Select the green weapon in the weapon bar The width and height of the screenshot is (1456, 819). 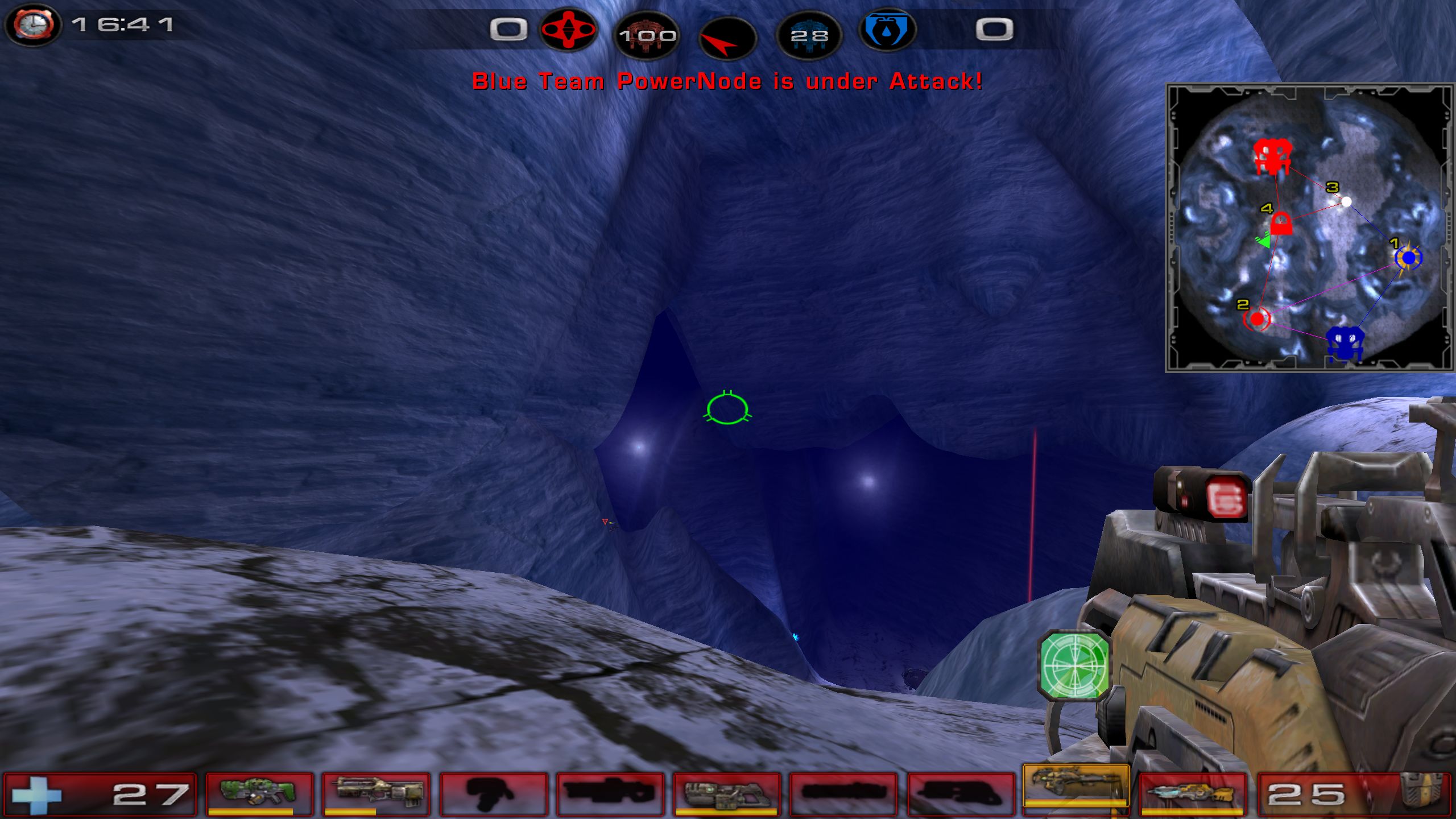point(259,793)
